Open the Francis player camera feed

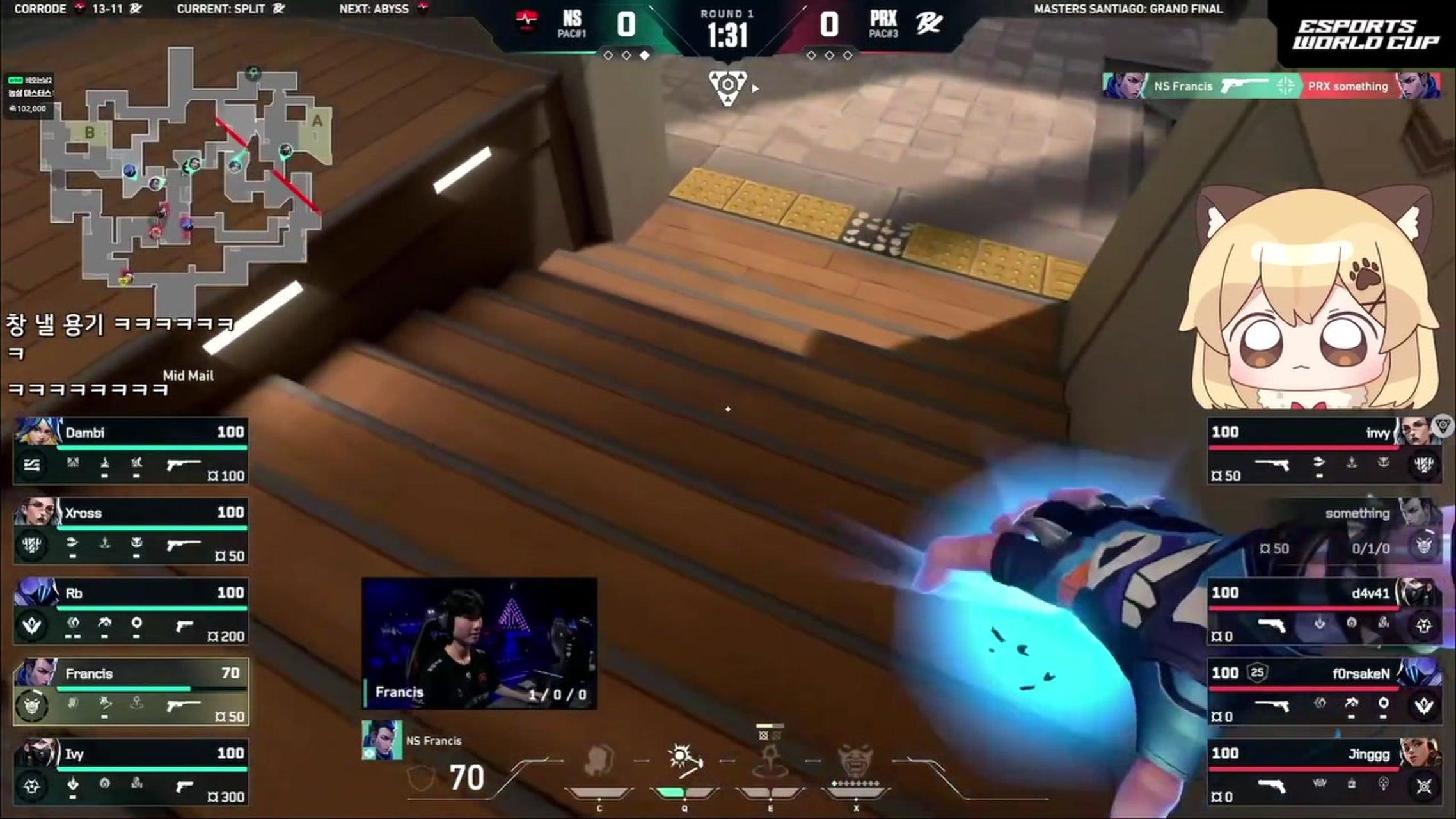[x=480, y=643]
